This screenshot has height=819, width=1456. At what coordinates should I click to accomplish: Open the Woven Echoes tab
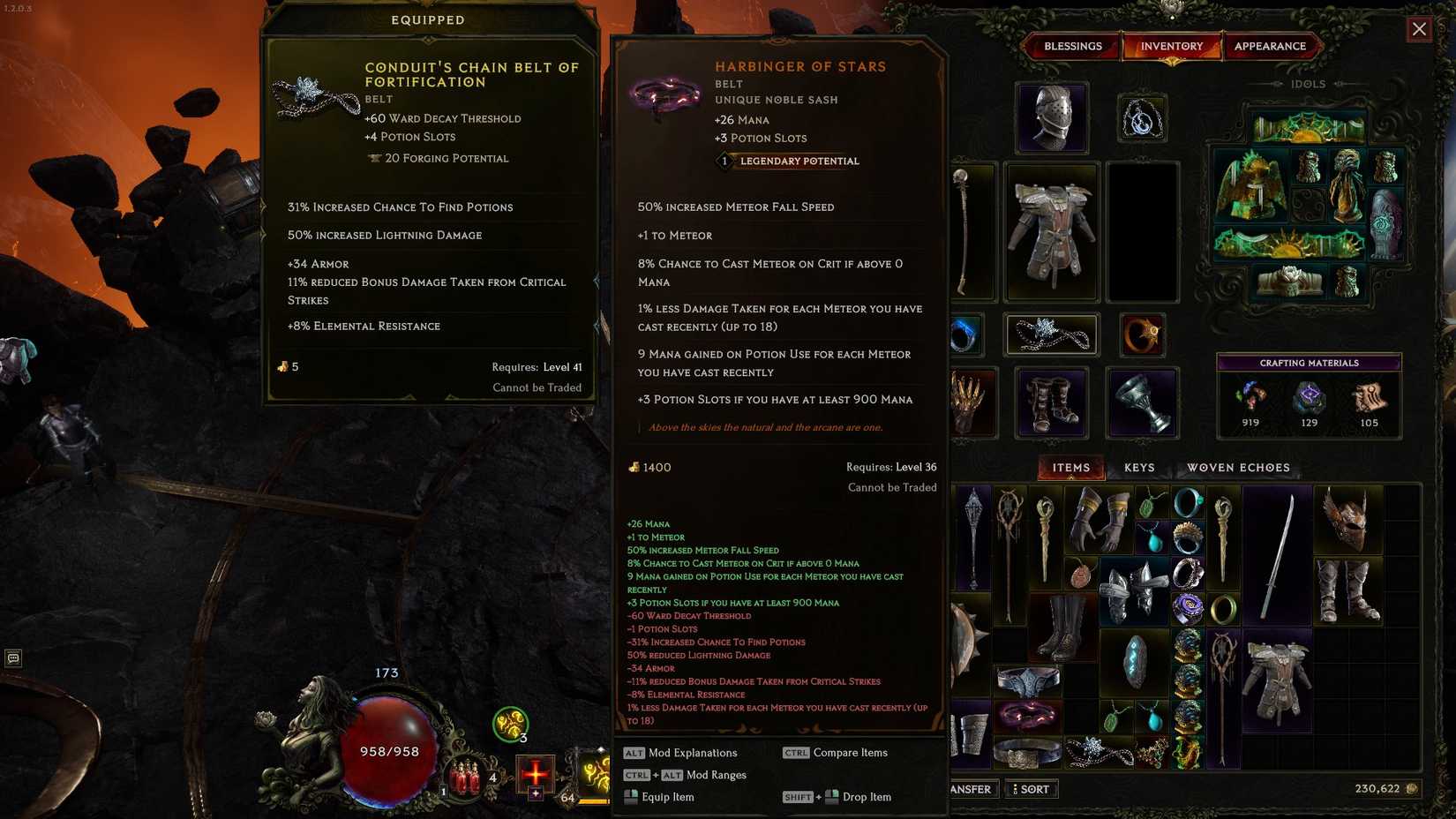pyautogui.click(x=1238, y=467)
